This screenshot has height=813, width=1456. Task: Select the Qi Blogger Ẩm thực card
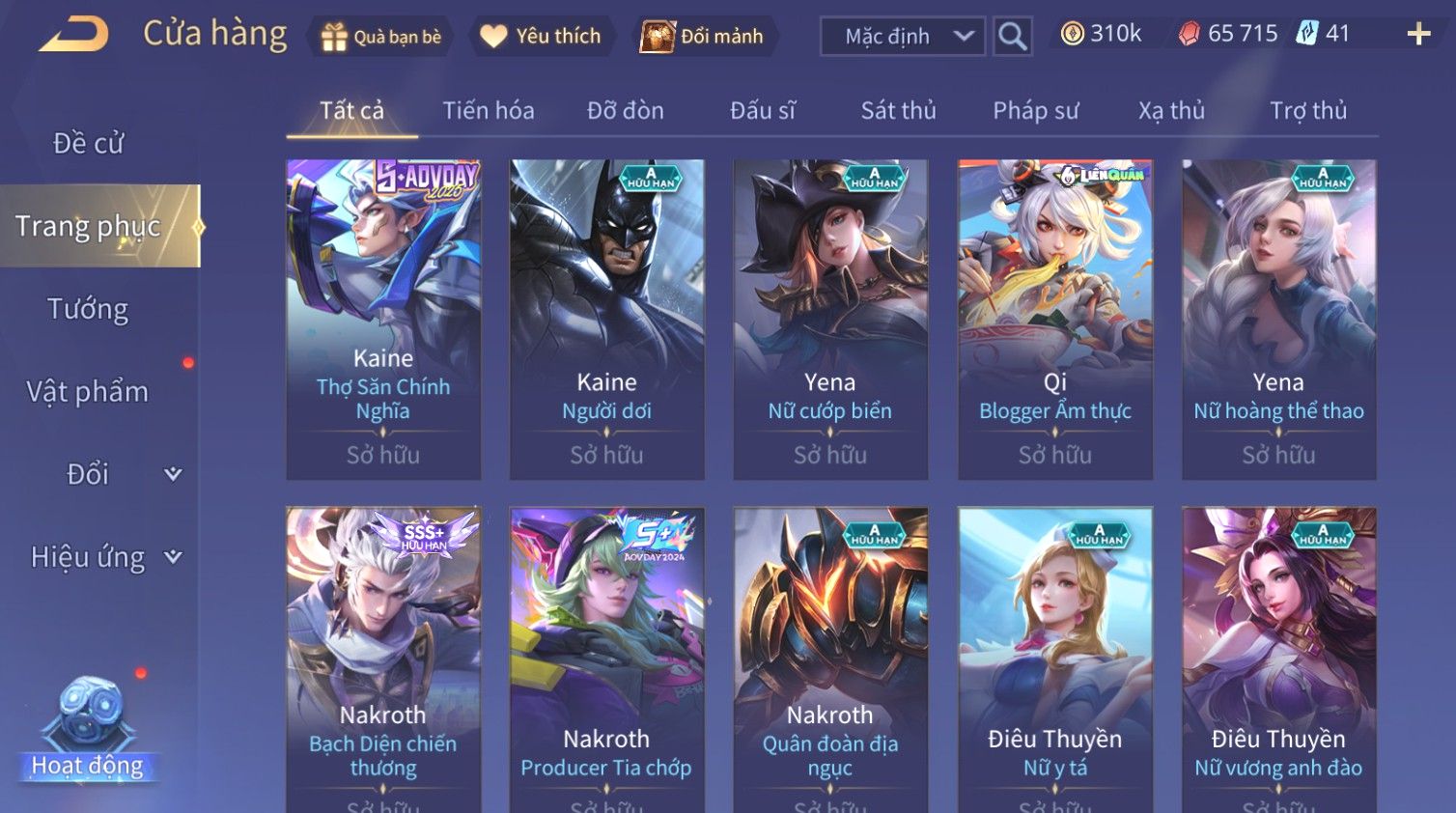(x=1054, y=319)
